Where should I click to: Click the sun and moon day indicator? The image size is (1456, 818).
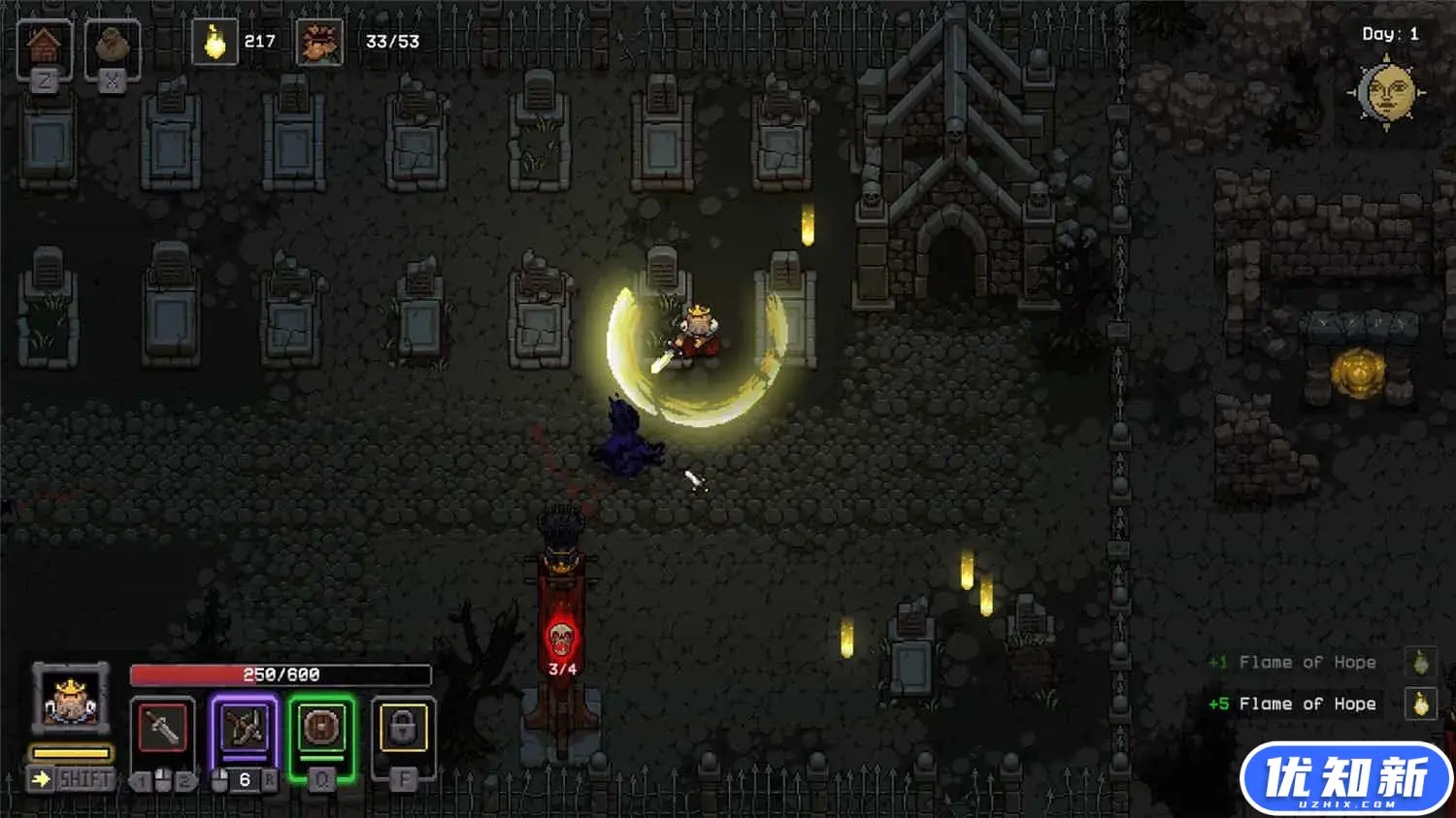[x=1386, y=93]
